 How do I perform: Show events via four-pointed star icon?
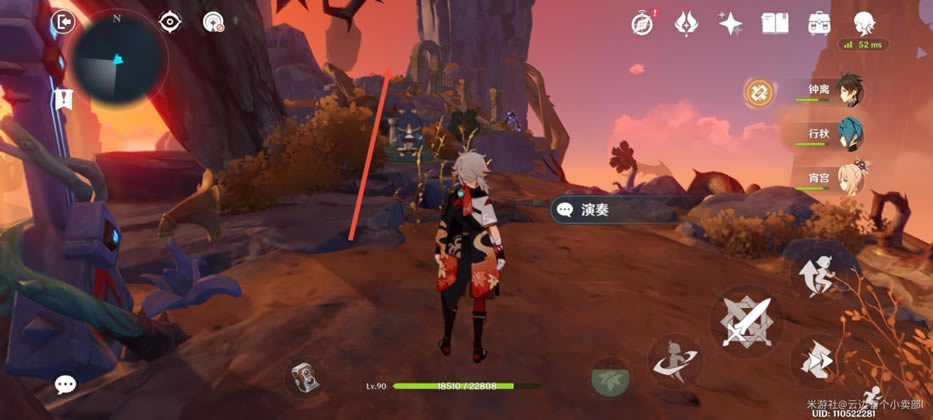pyautogui.click(x=731, y=23)
